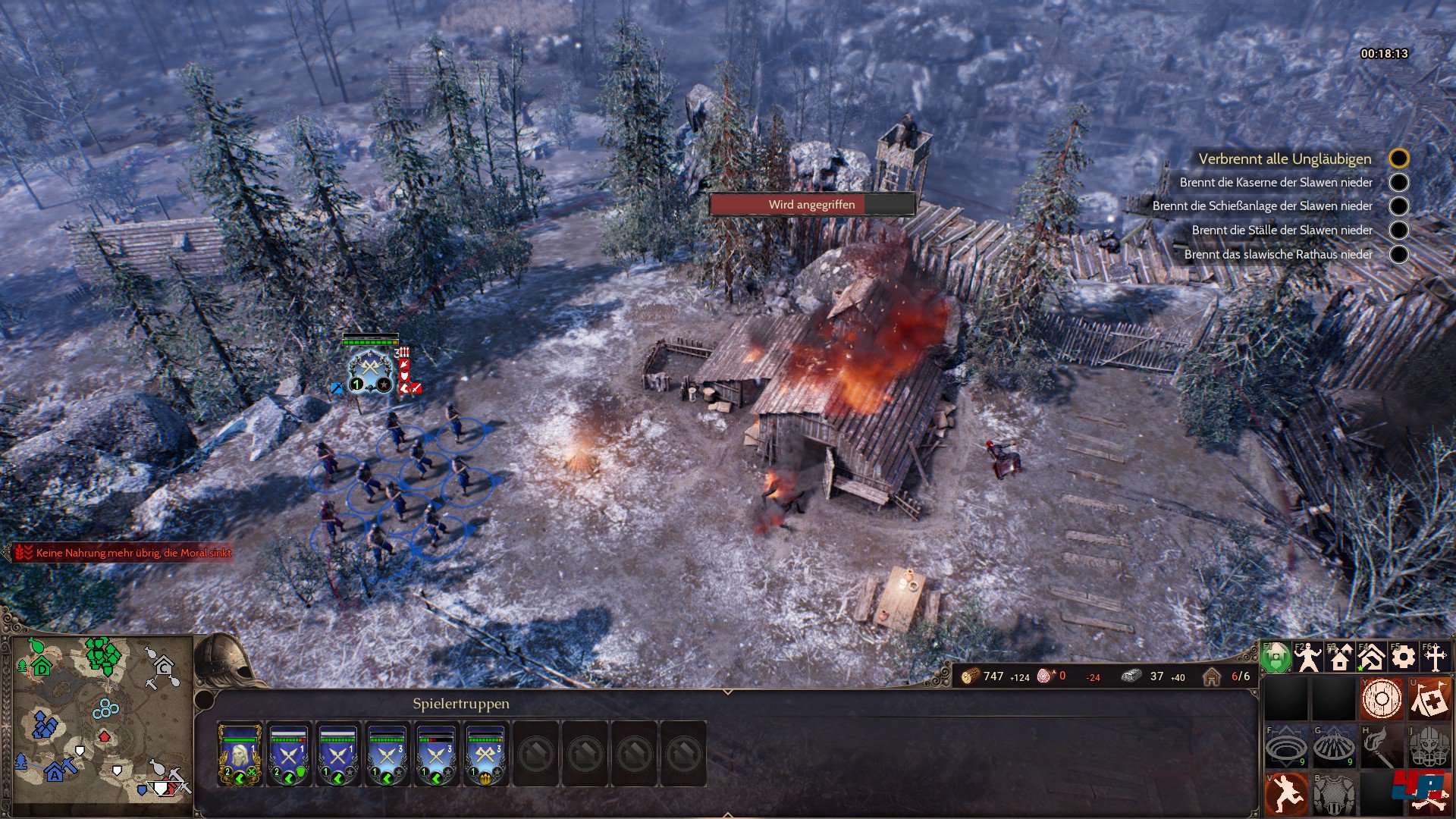The image size is (1456, 819).
Task: Trigger the running man ability
Action: point(1286,794)
